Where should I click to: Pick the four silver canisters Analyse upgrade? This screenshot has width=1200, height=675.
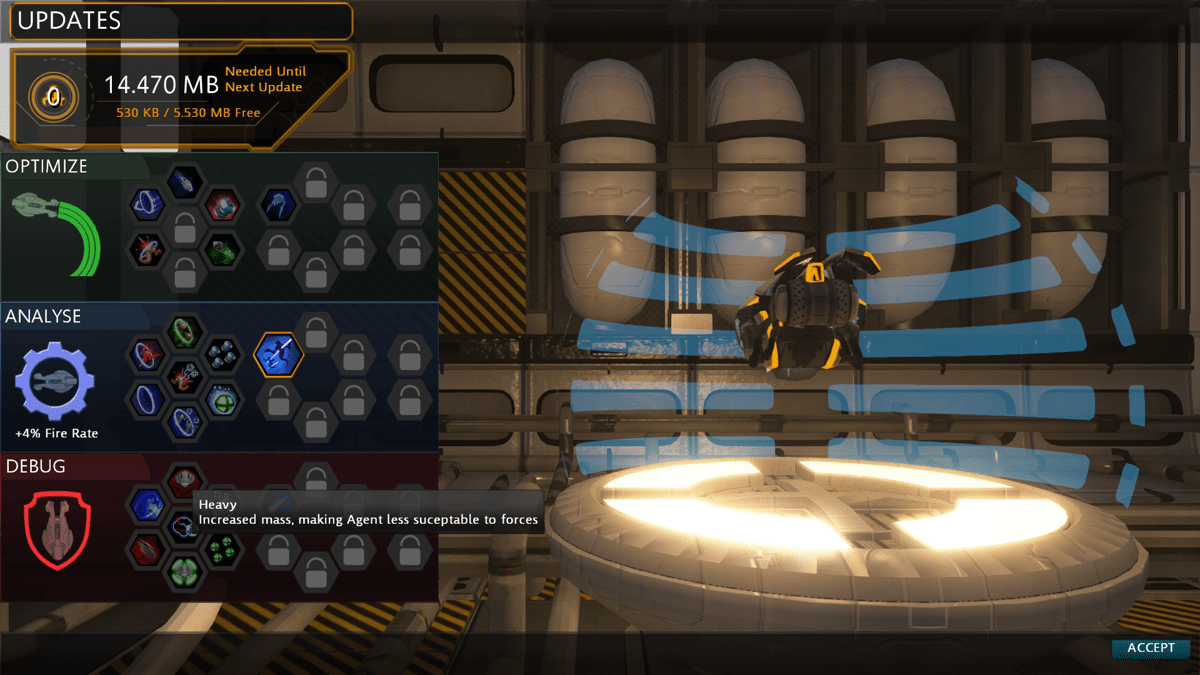coord(221,354)
